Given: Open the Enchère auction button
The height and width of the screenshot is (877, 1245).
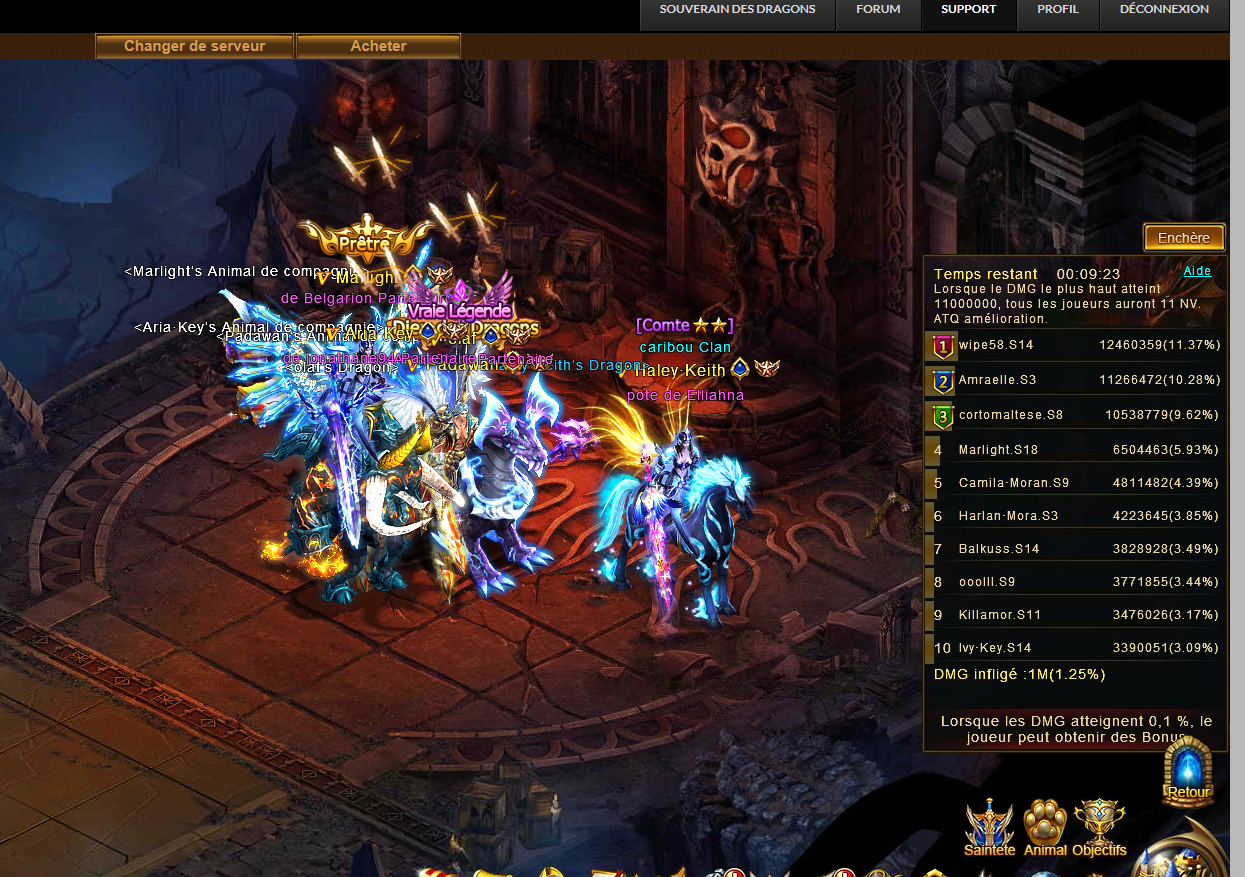Looking at the screenshot, I should [1184, 238].
